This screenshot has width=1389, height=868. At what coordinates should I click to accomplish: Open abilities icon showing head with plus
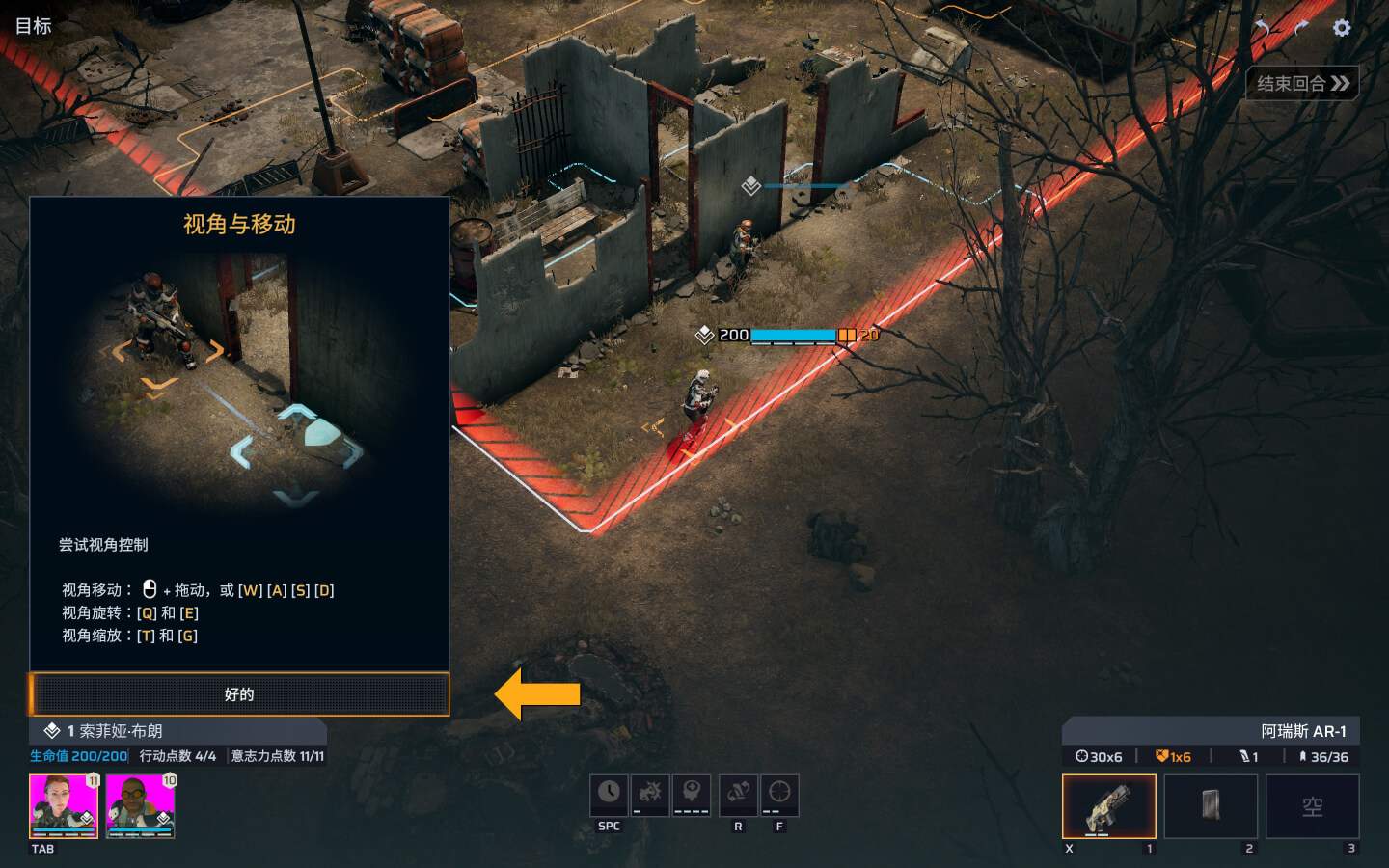point(694,794)
